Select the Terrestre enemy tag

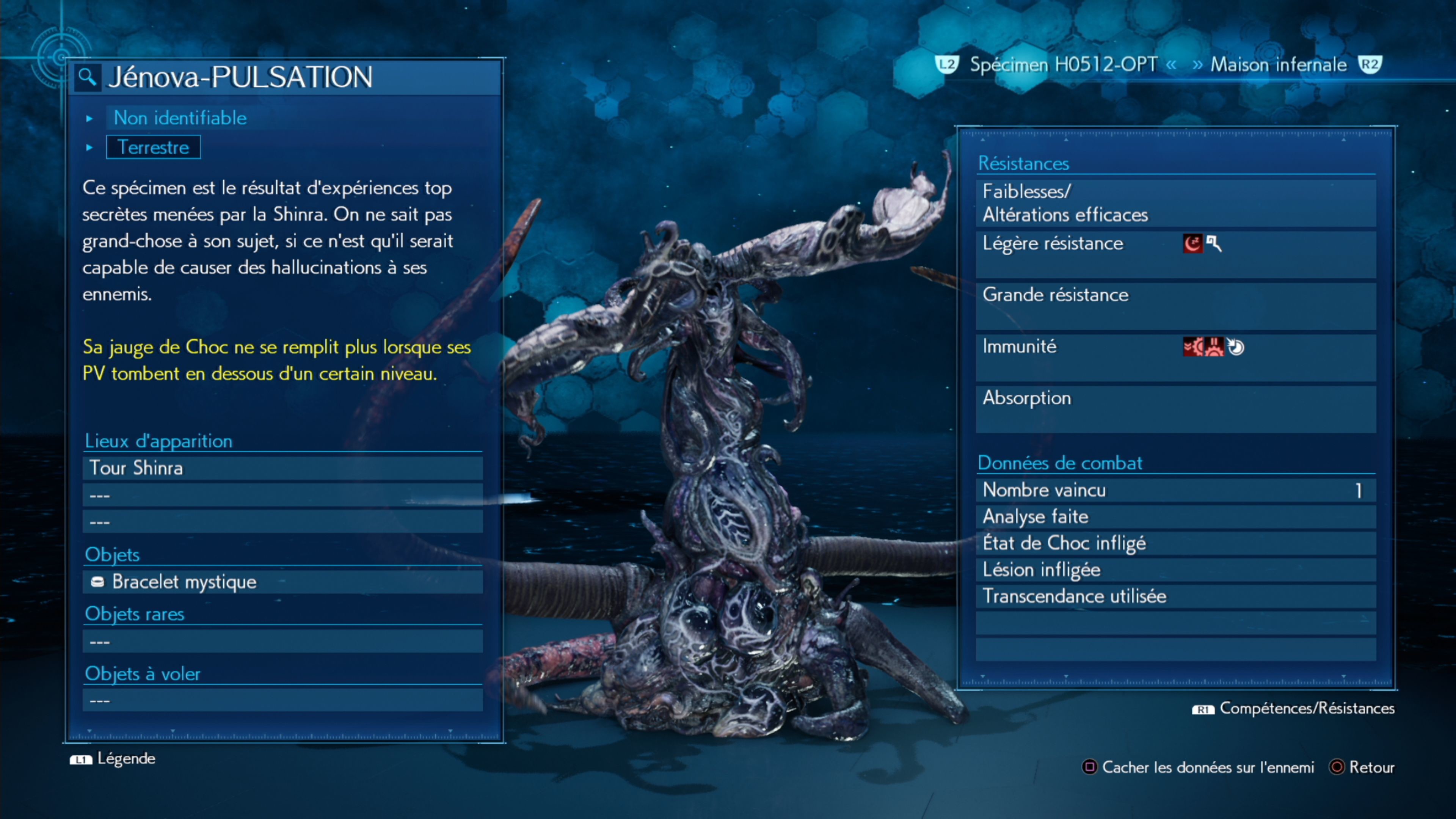tap(153, 147)
